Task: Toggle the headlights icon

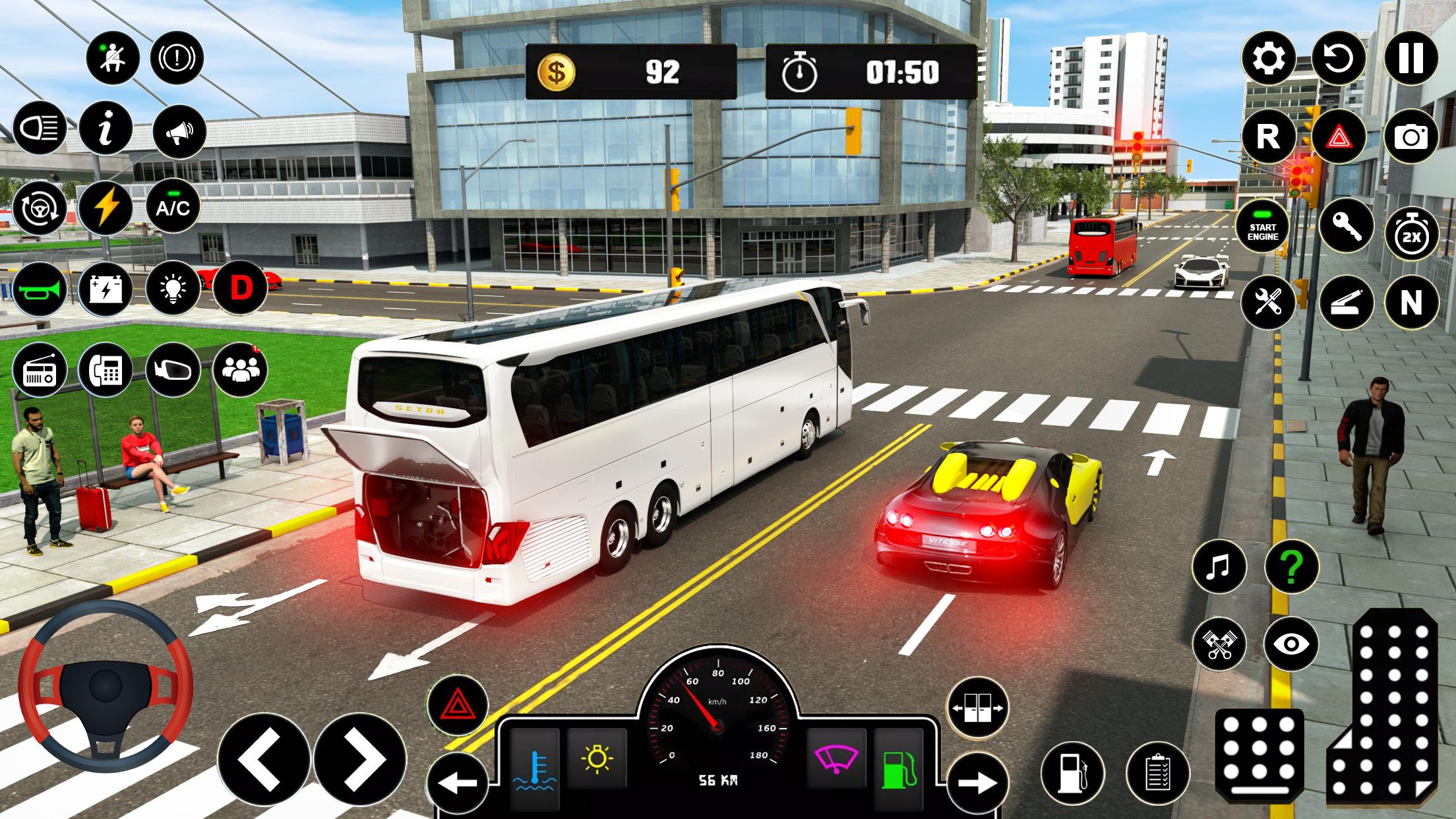Action: (40, 128)
